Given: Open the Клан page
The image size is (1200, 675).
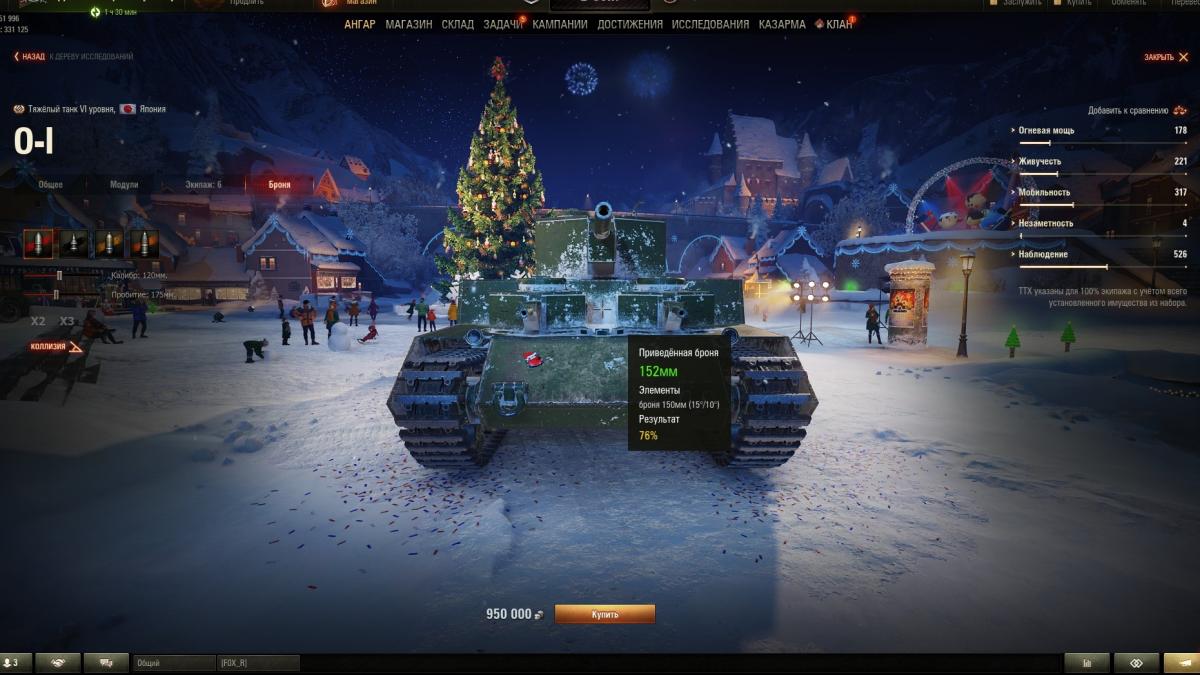Looking at the screenshot, I should (x=838, y=24).
